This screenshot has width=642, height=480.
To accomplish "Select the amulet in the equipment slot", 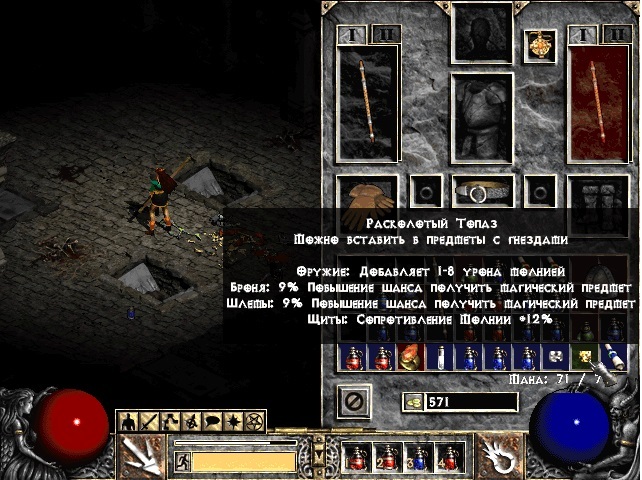I will [540, 44].
